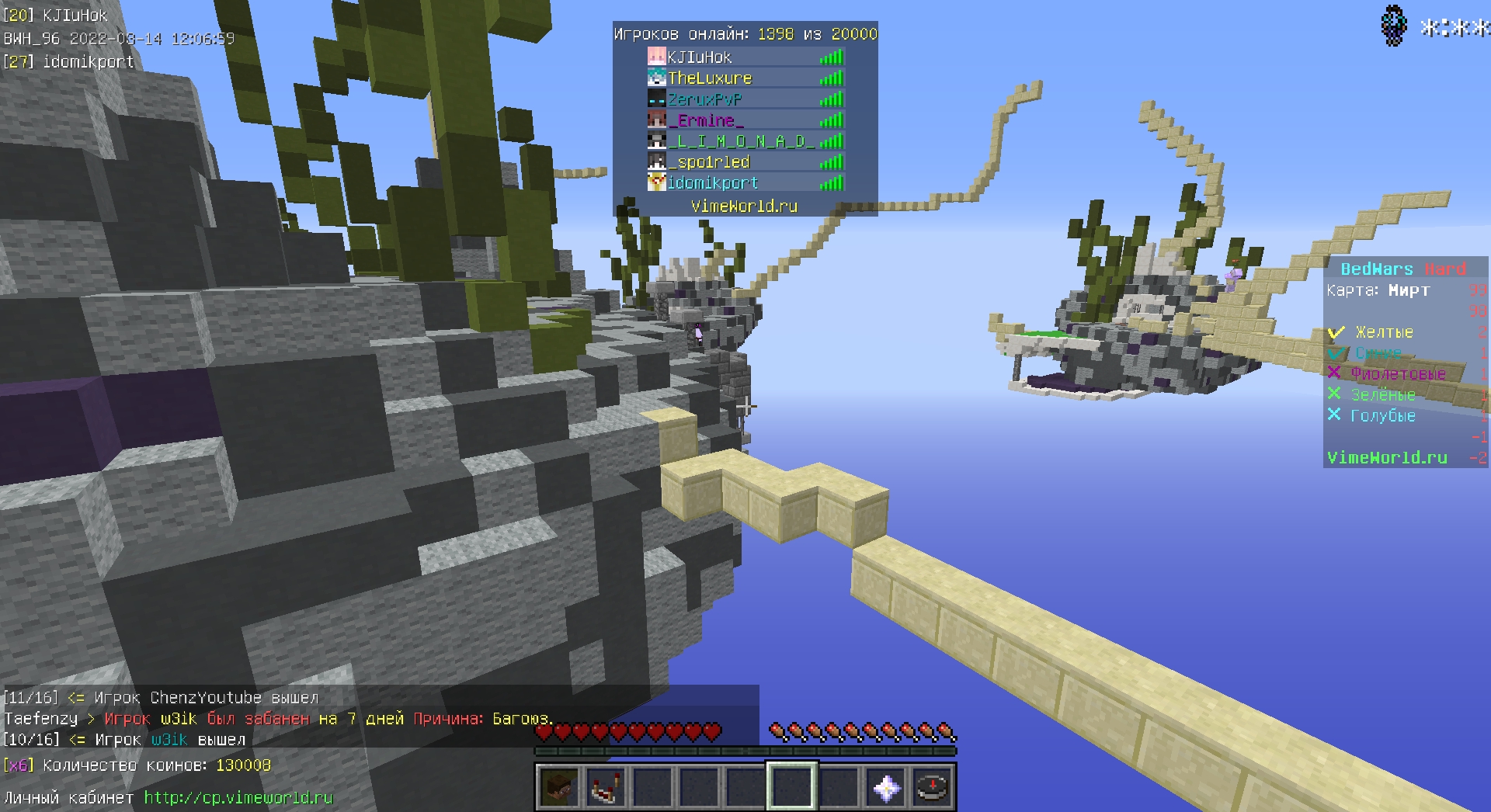Select the redstone comparator hotbar slot
This screenshot has width=1491, height=812.
(x=606, y=788)
